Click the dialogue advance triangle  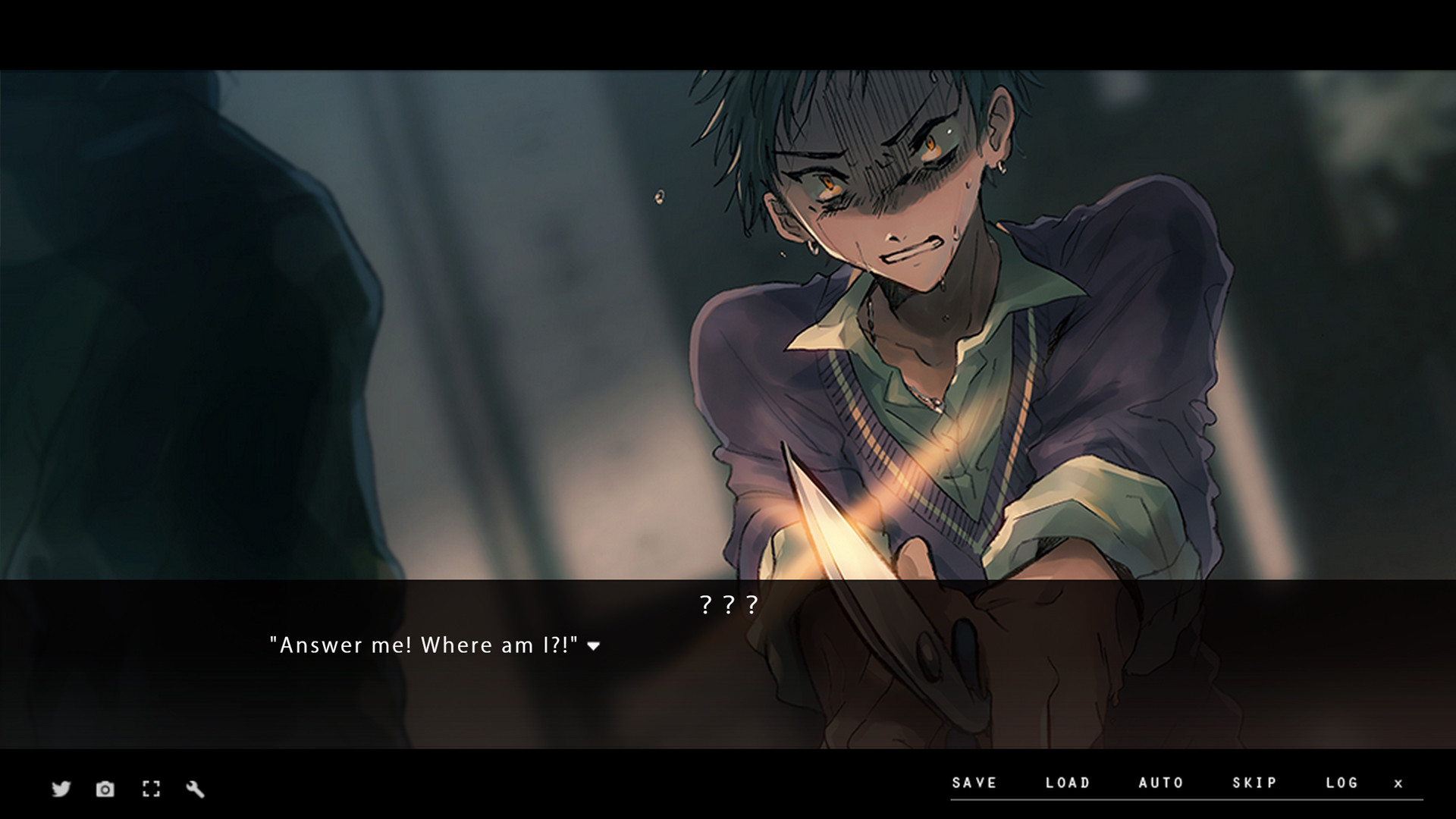(595, 647)
